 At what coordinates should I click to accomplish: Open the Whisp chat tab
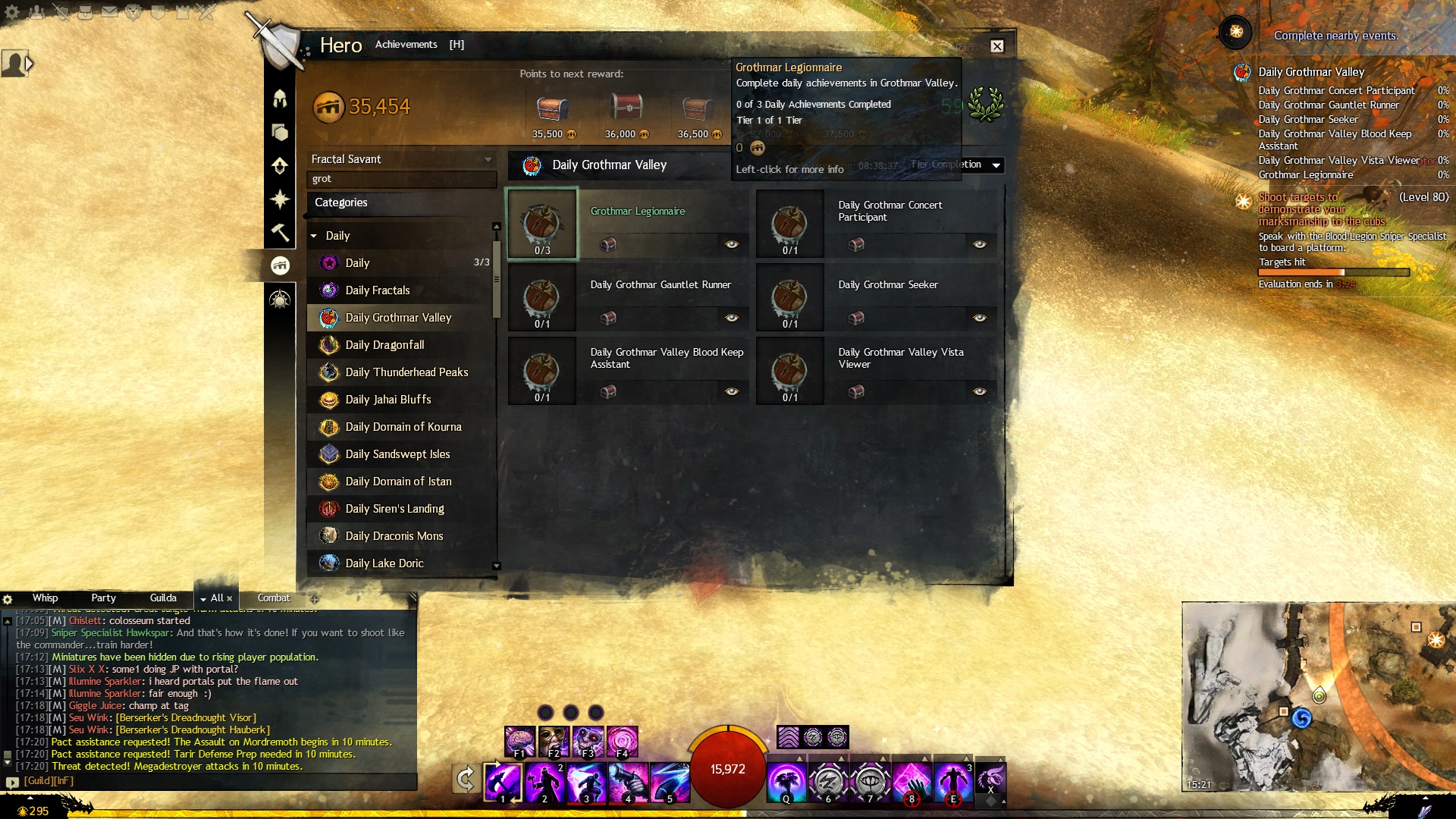tap(45, 598)
